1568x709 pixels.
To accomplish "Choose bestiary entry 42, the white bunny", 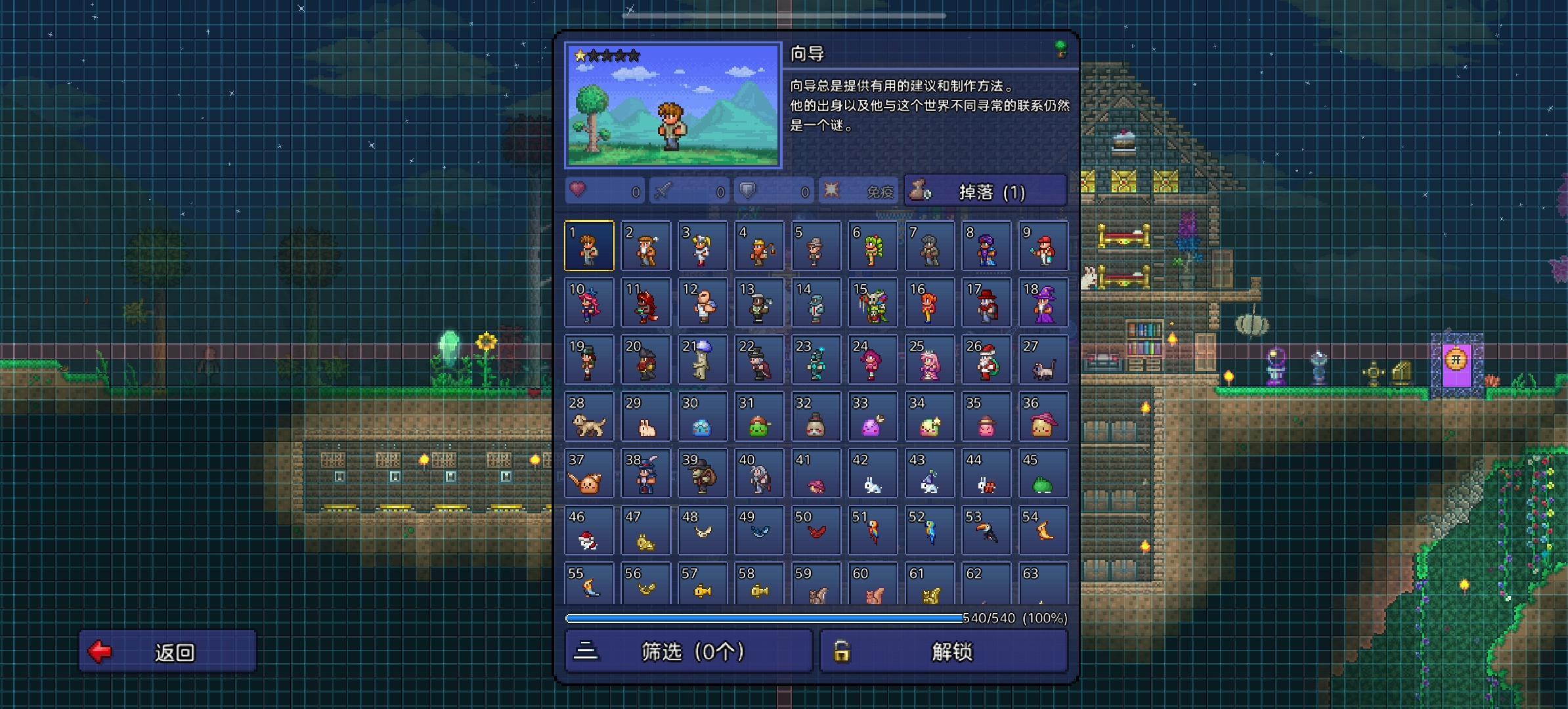I will pyautogui.click(x=873, y=473).
